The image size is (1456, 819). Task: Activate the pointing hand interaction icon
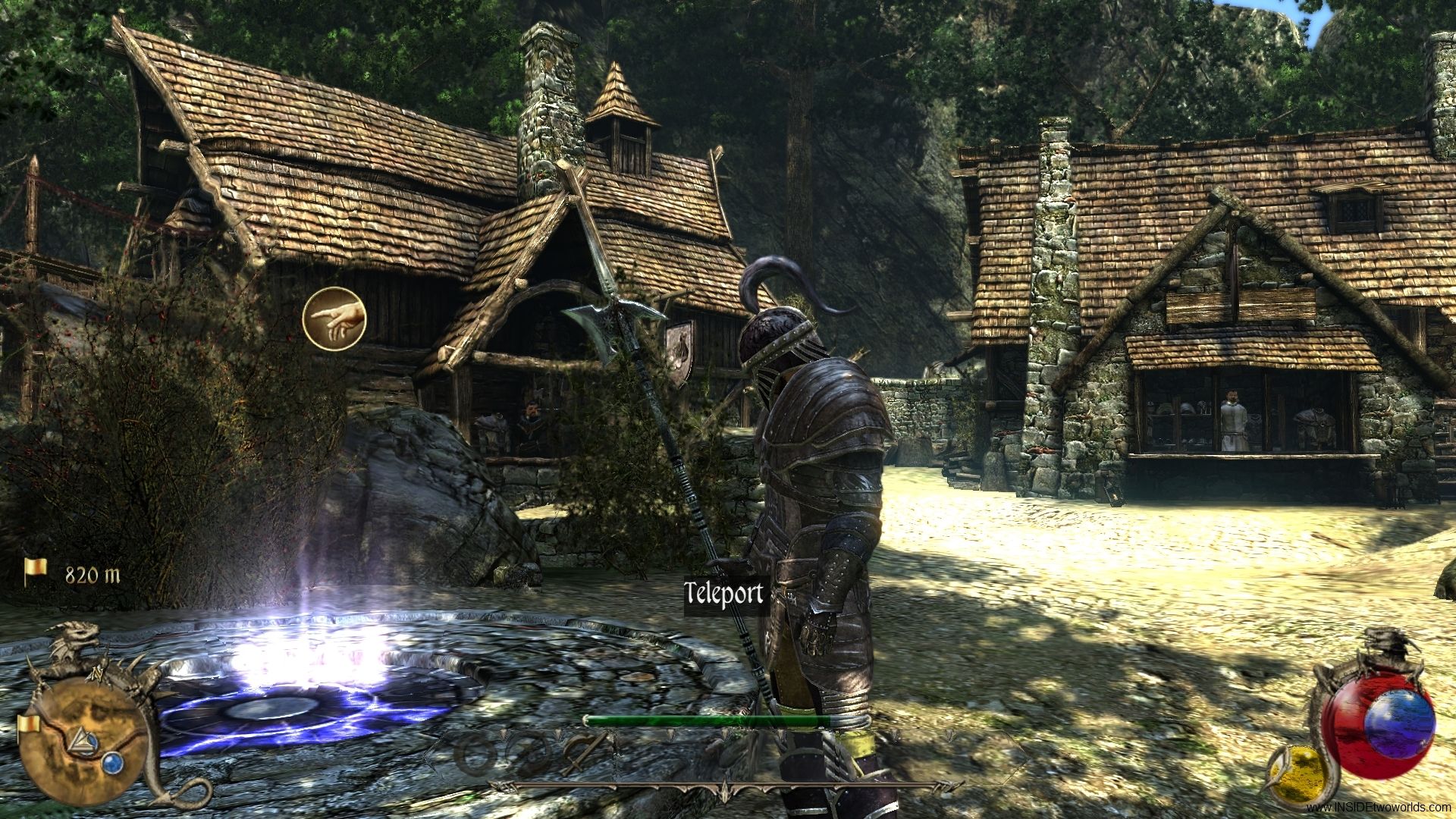334,318
